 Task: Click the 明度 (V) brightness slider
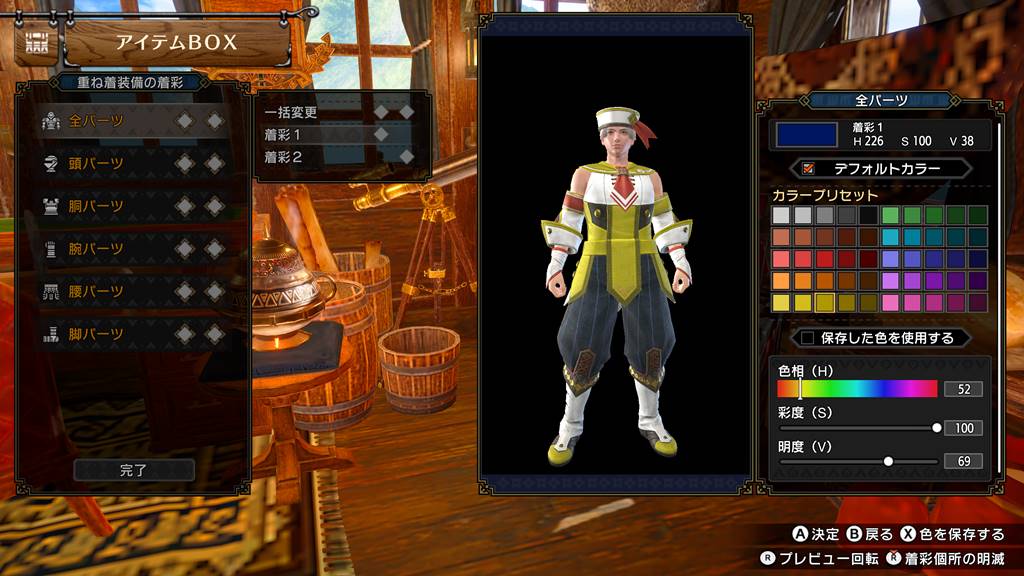coord(858,461)
